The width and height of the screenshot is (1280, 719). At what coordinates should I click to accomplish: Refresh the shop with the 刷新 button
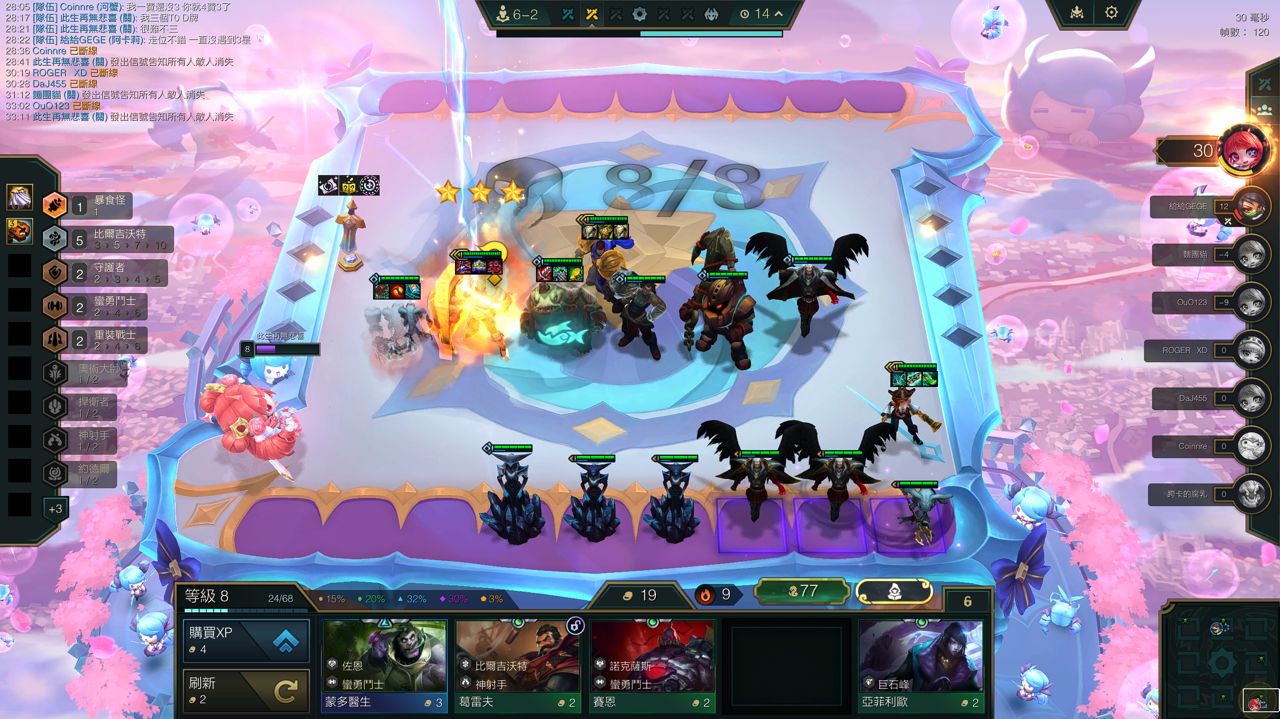click(x=245, y=690)
